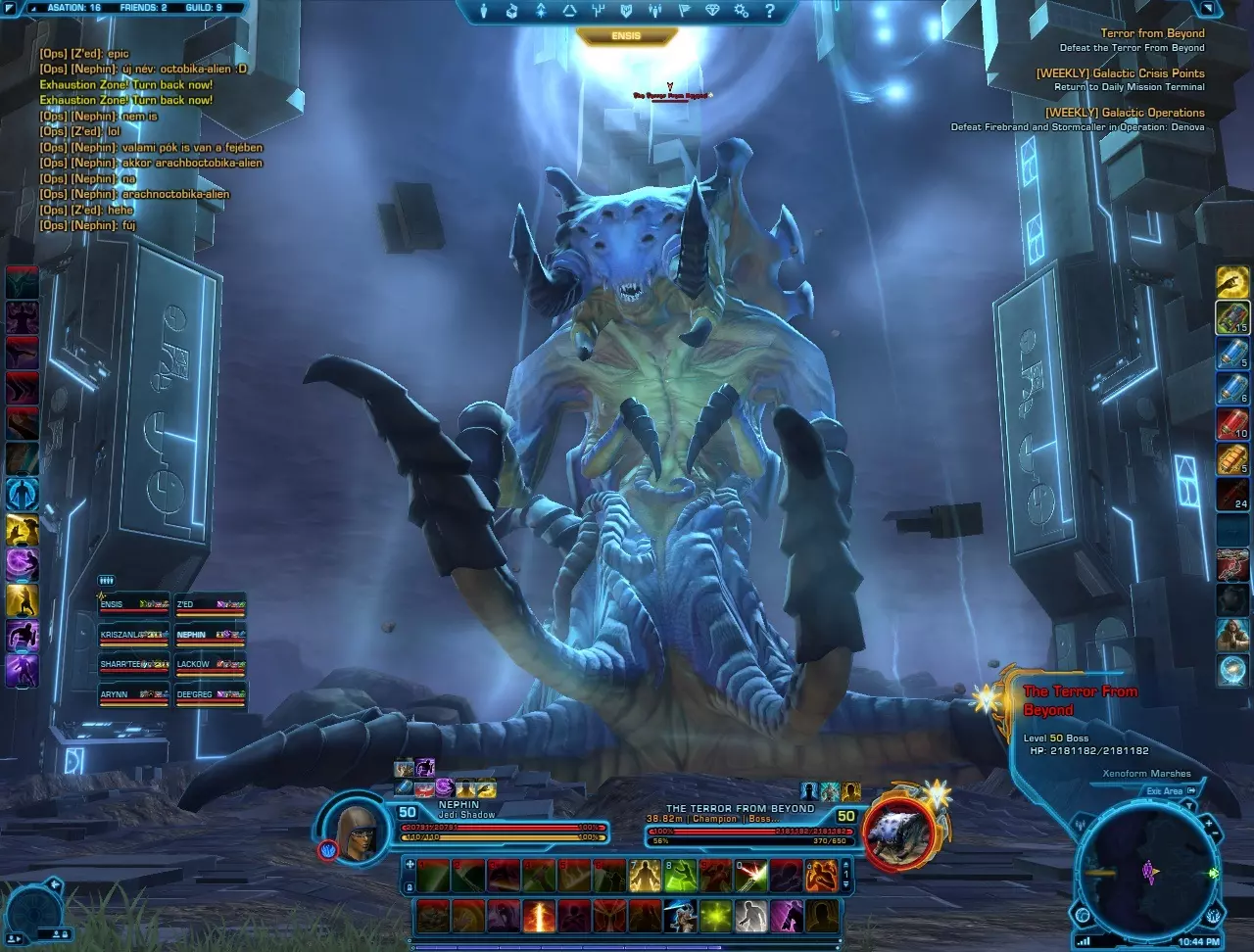
Task: Open preferences via the gear icon
Action: [x=743, y=12]
